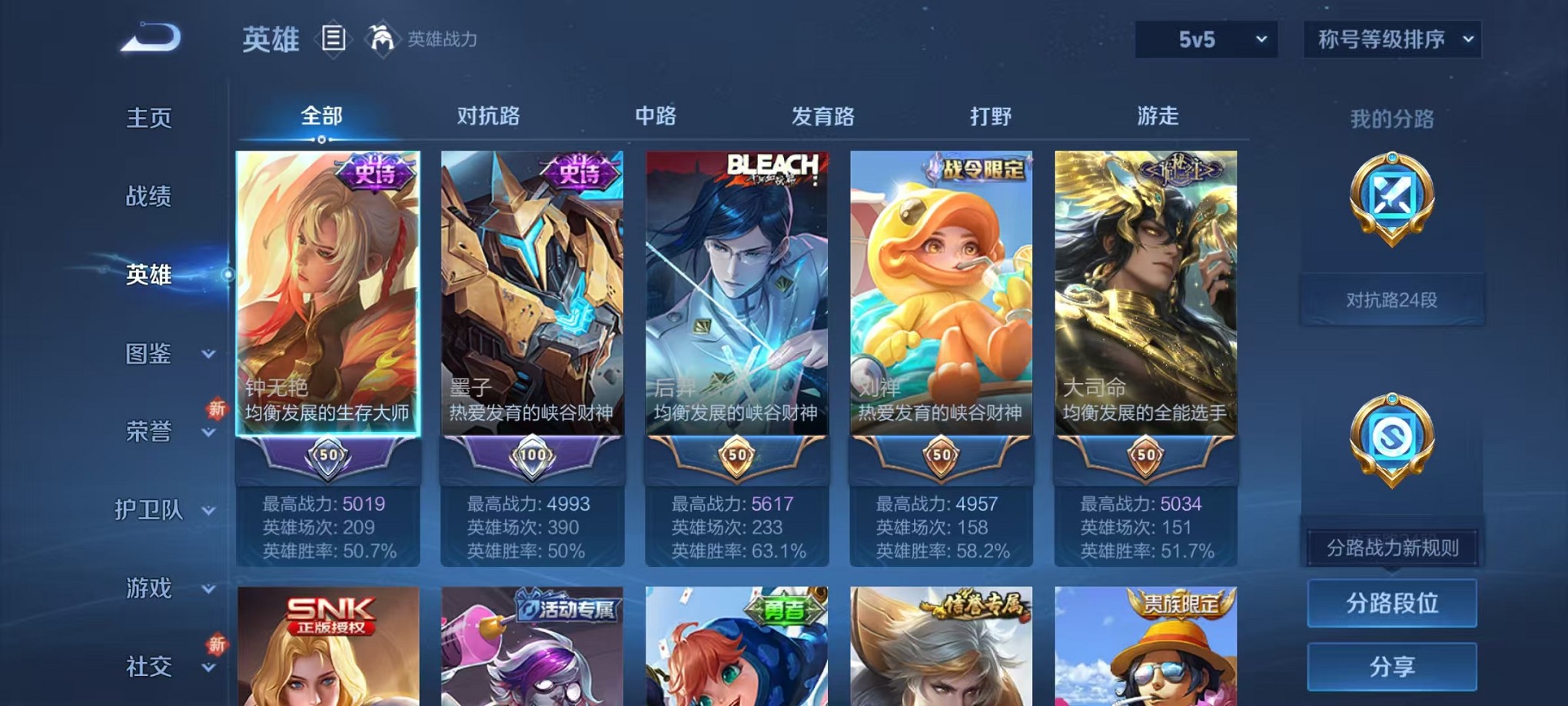
Task: Open the 战绩 match history section
Action: pyautogui.click(x=146, y=196)
